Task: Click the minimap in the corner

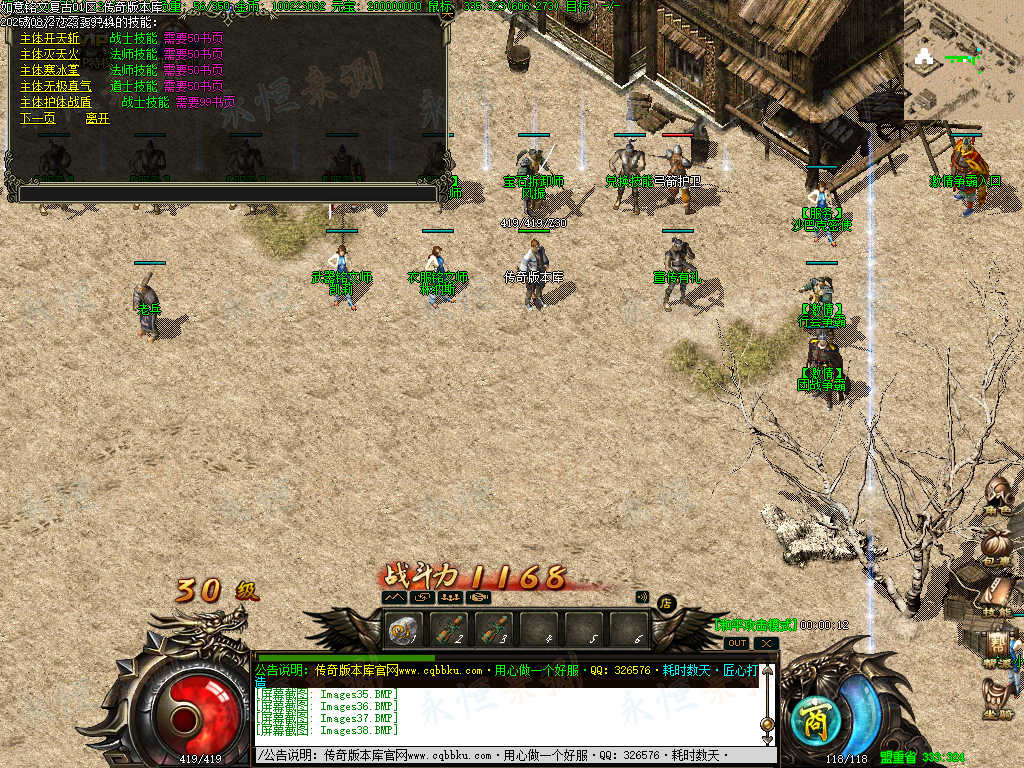Action: (x=963, y=58)
